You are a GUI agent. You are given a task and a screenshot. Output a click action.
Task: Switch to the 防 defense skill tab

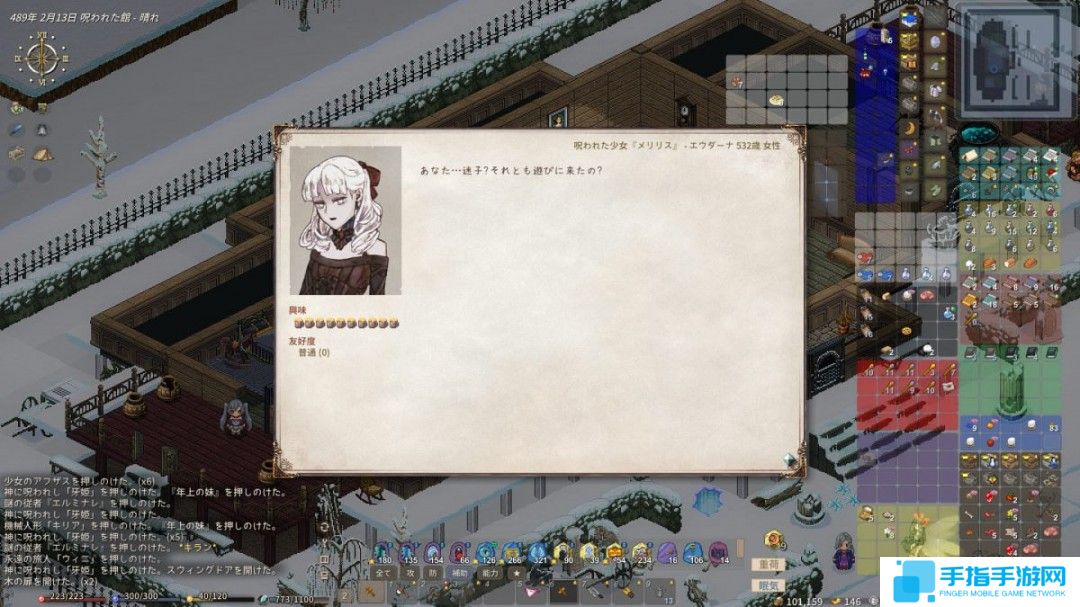tap(433, 574)
